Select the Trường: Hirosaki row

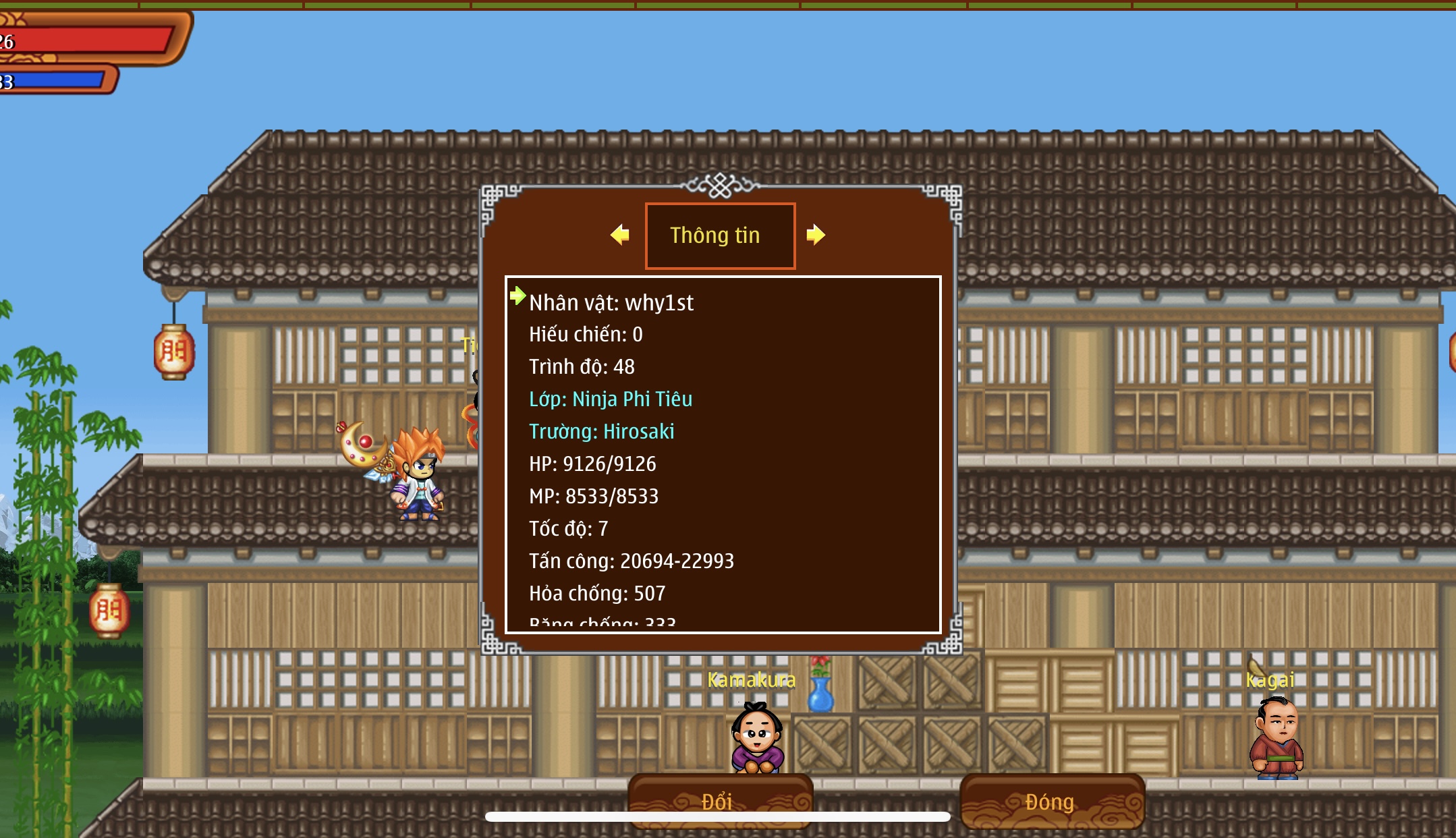(601, 432)
